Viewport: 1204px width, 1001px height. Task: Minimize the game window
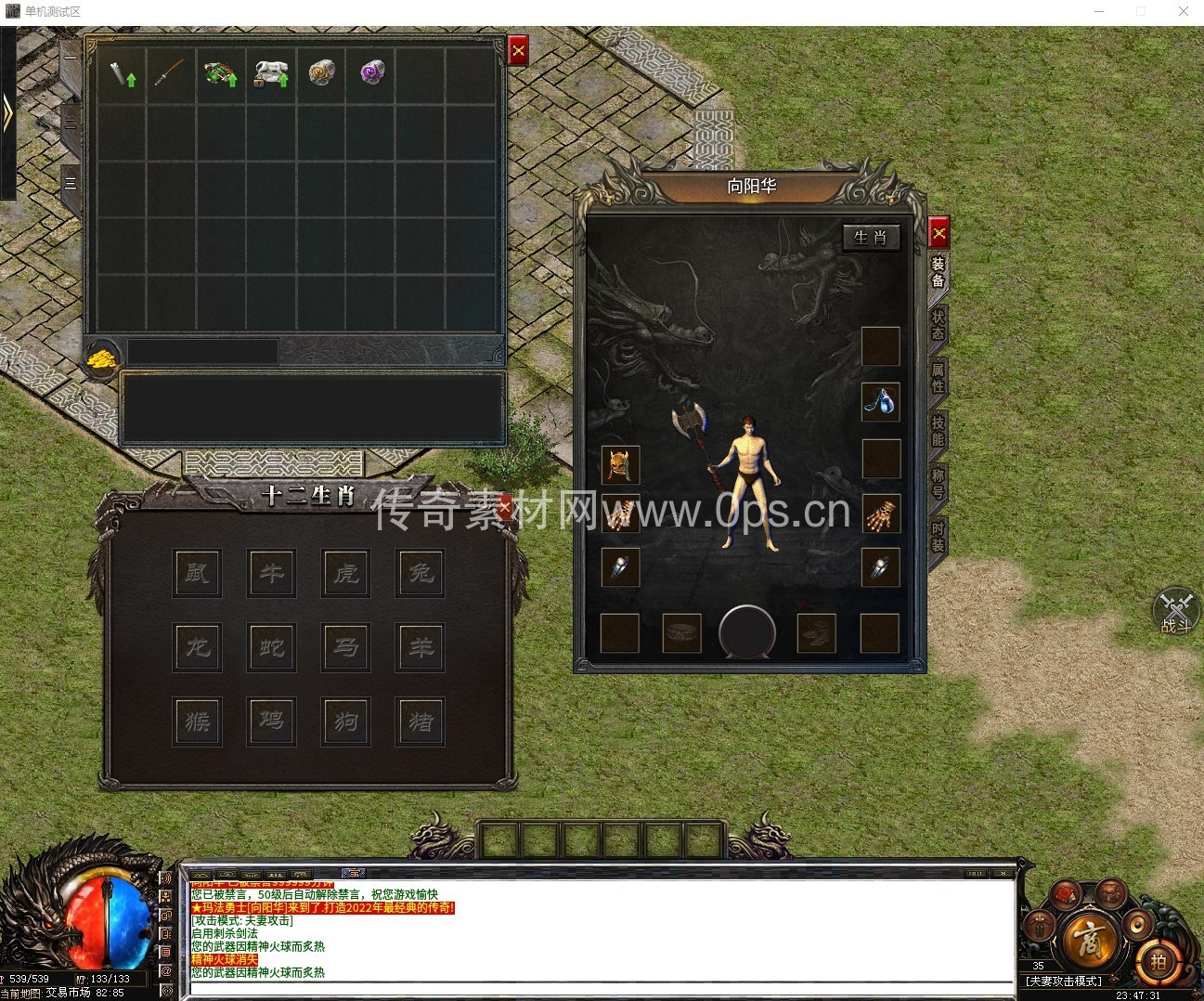pyautogui.click(x=1100, y=12)
